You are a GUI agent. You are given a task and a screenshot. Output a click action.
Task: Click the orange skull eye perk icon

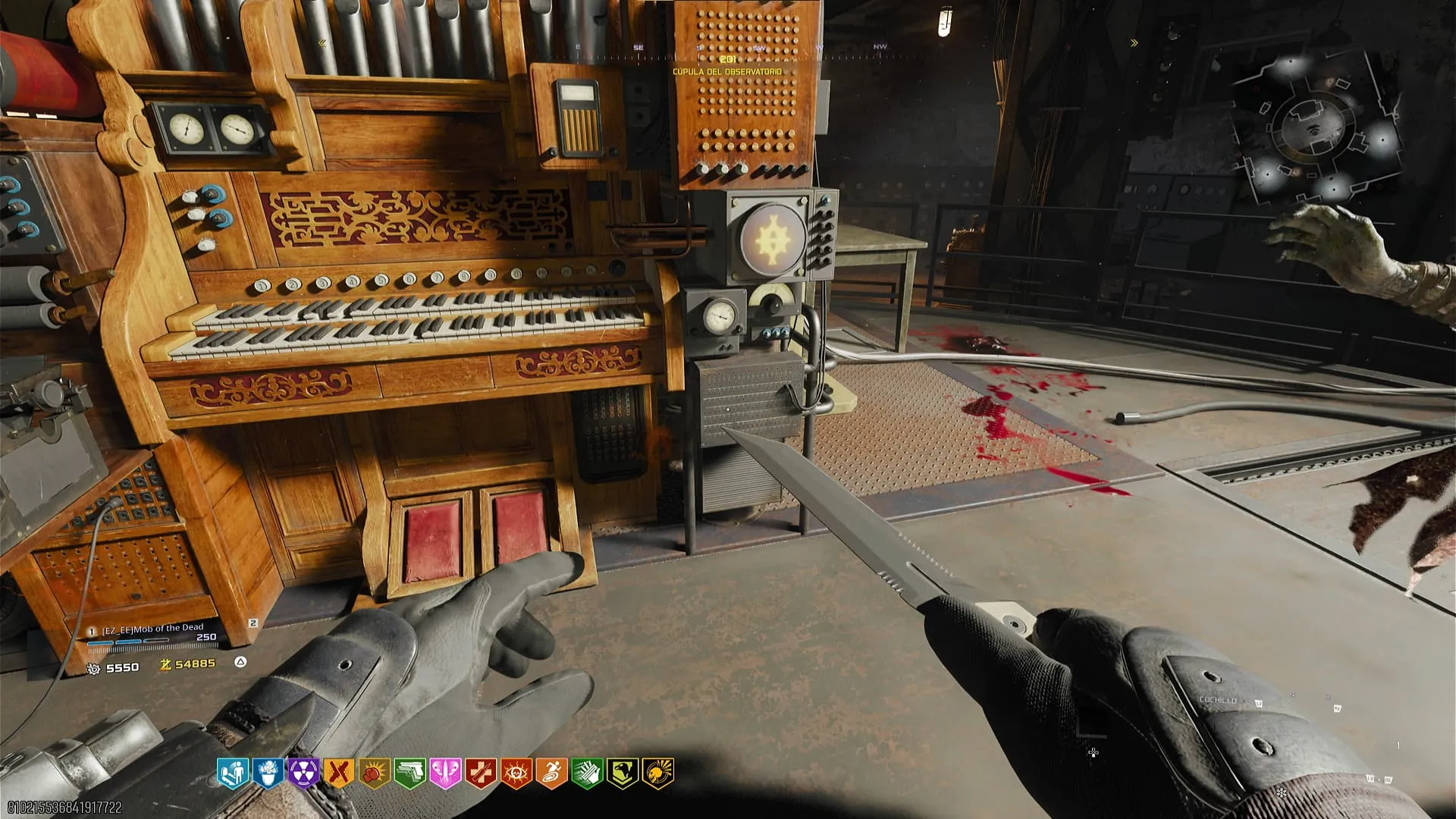[x=516, y=773]
